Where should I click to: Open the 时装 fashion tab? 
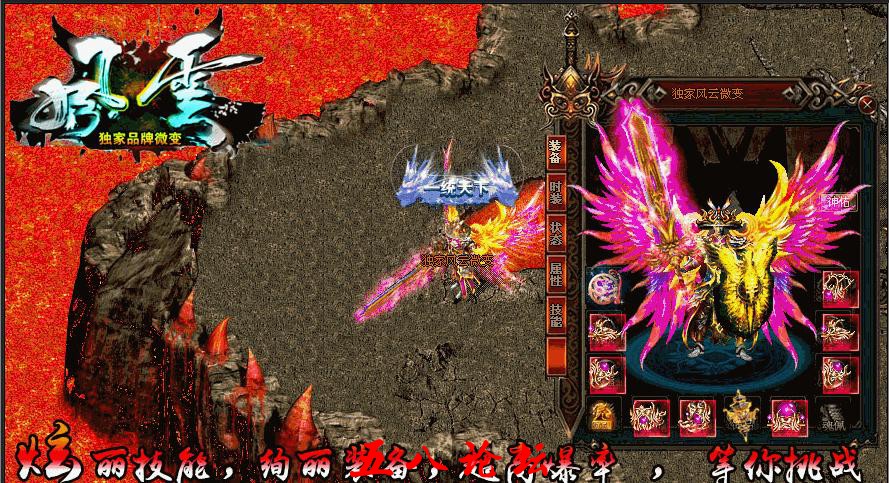point(557,190)
